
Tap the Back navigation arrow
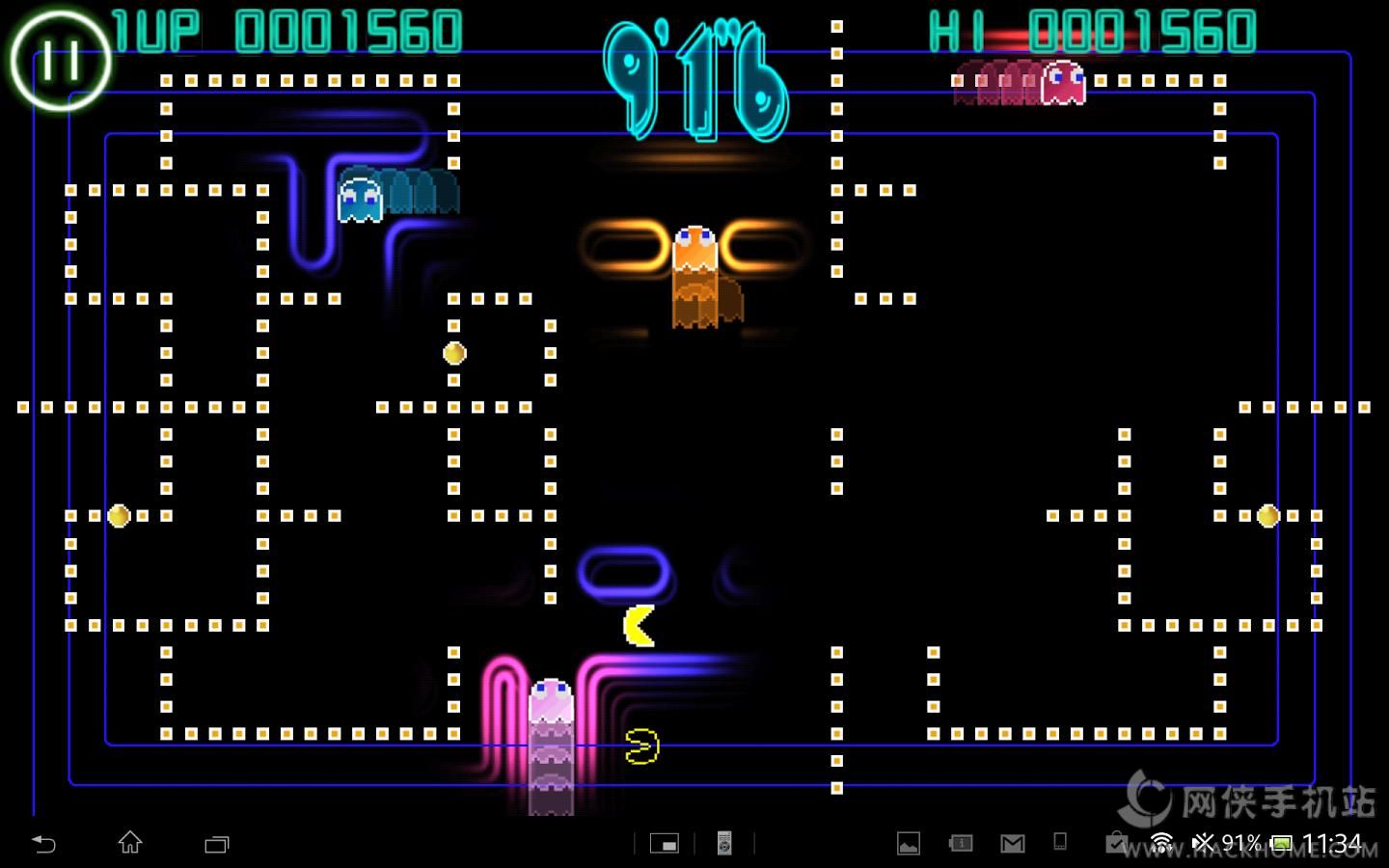[45, 842]
